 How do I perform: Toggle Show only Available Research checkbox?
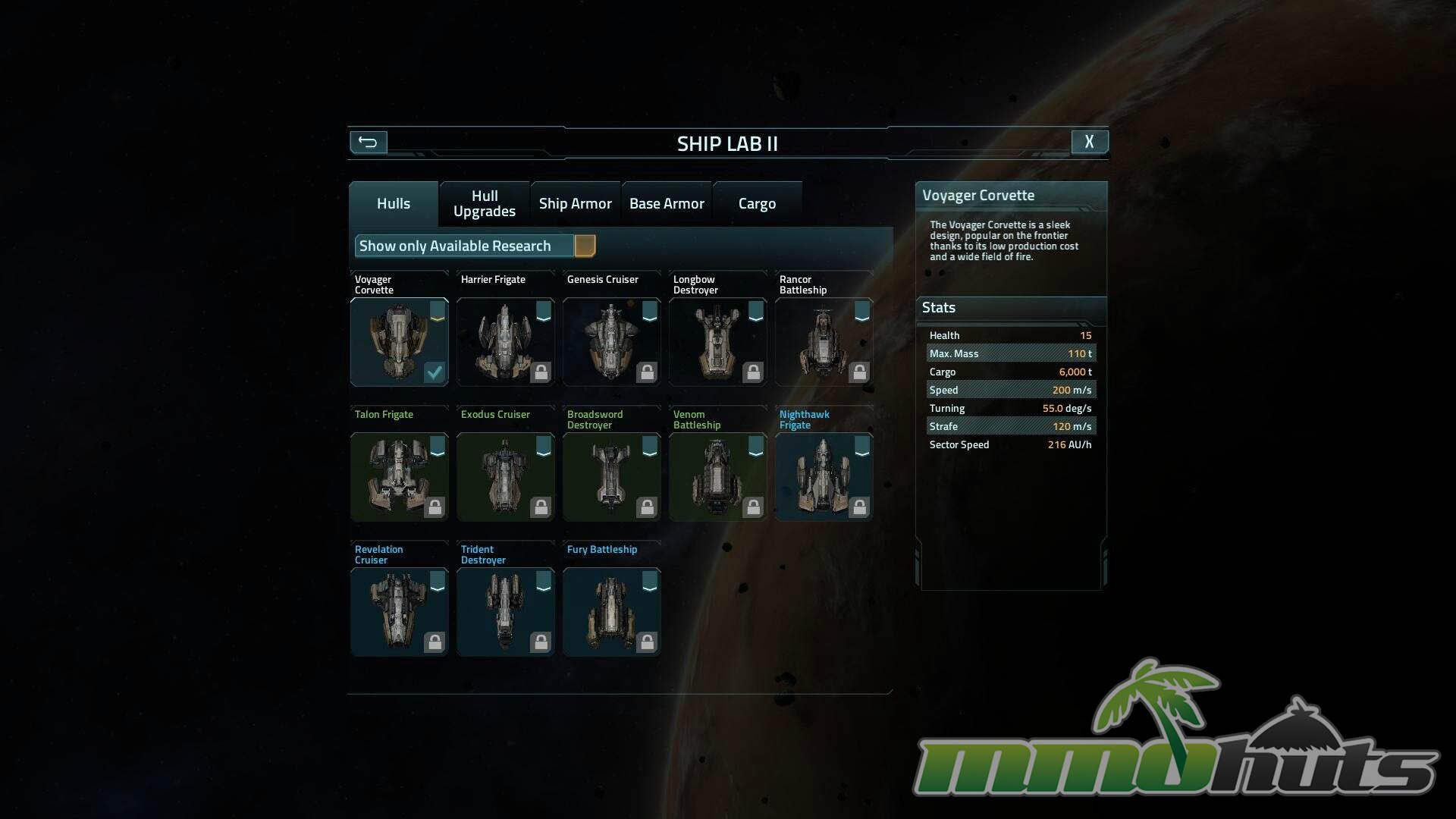tap(585, 246)
